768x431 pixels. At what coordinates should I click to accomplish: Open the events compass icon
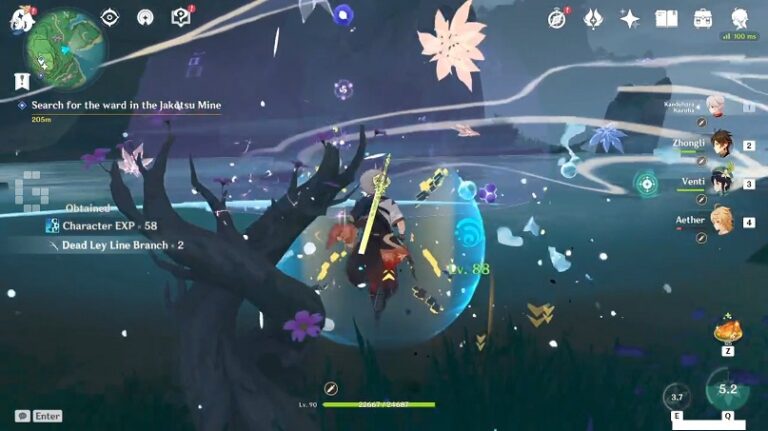(557, 18)
